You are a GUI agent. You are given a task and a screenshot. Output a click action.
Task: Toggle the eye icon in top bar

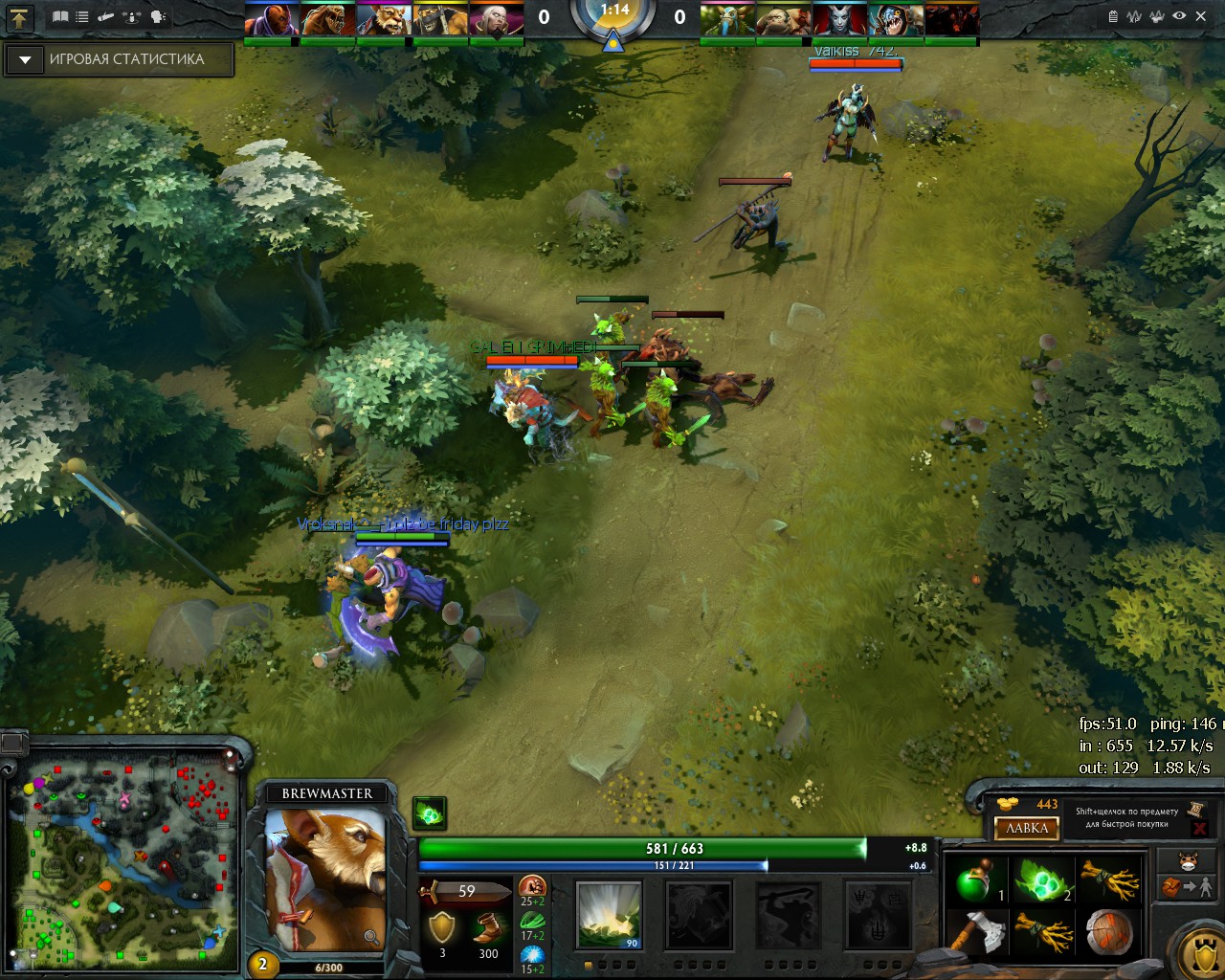[1179, 16]
